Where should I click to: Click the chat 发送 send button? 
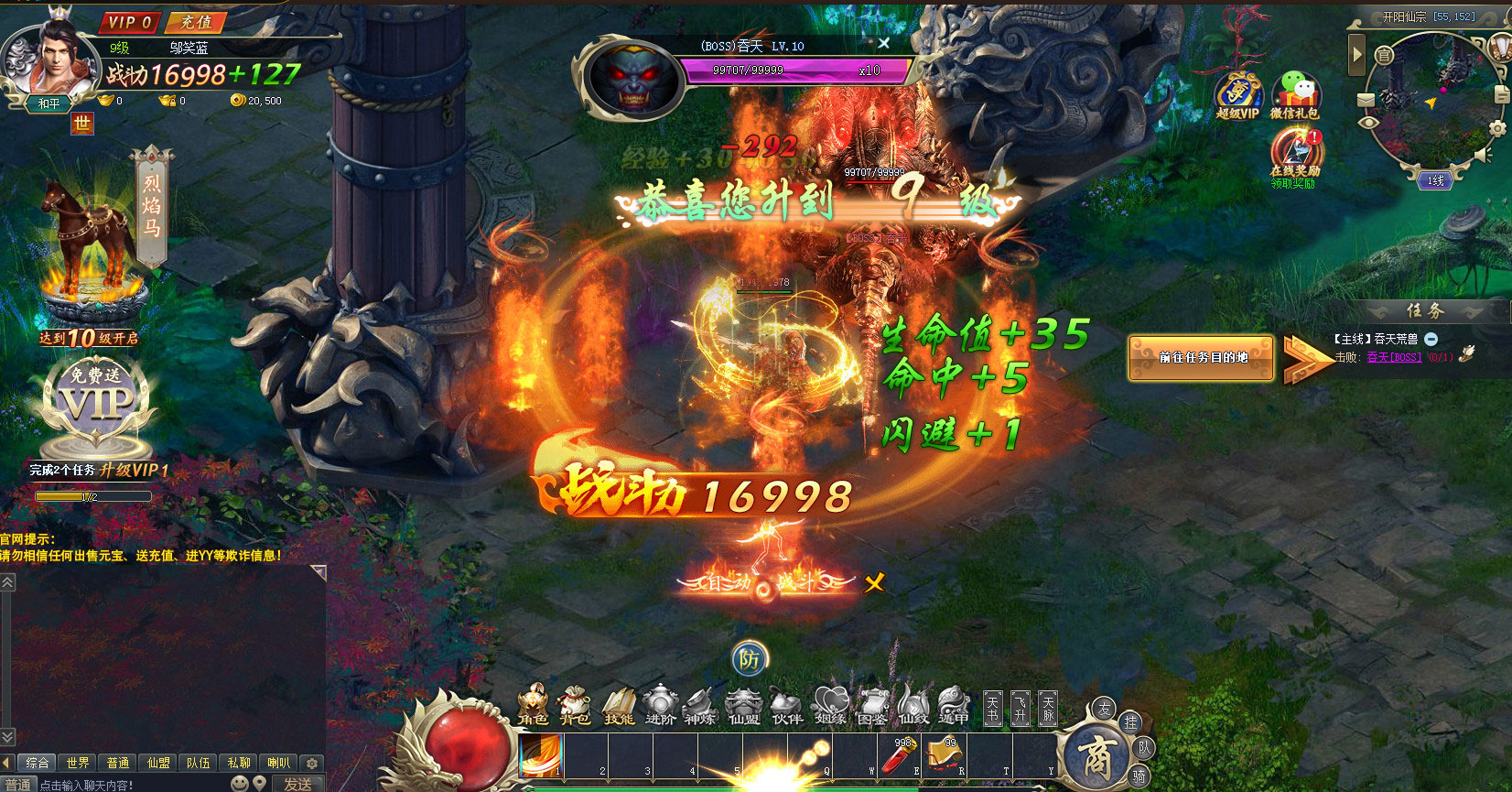(297, 784)
